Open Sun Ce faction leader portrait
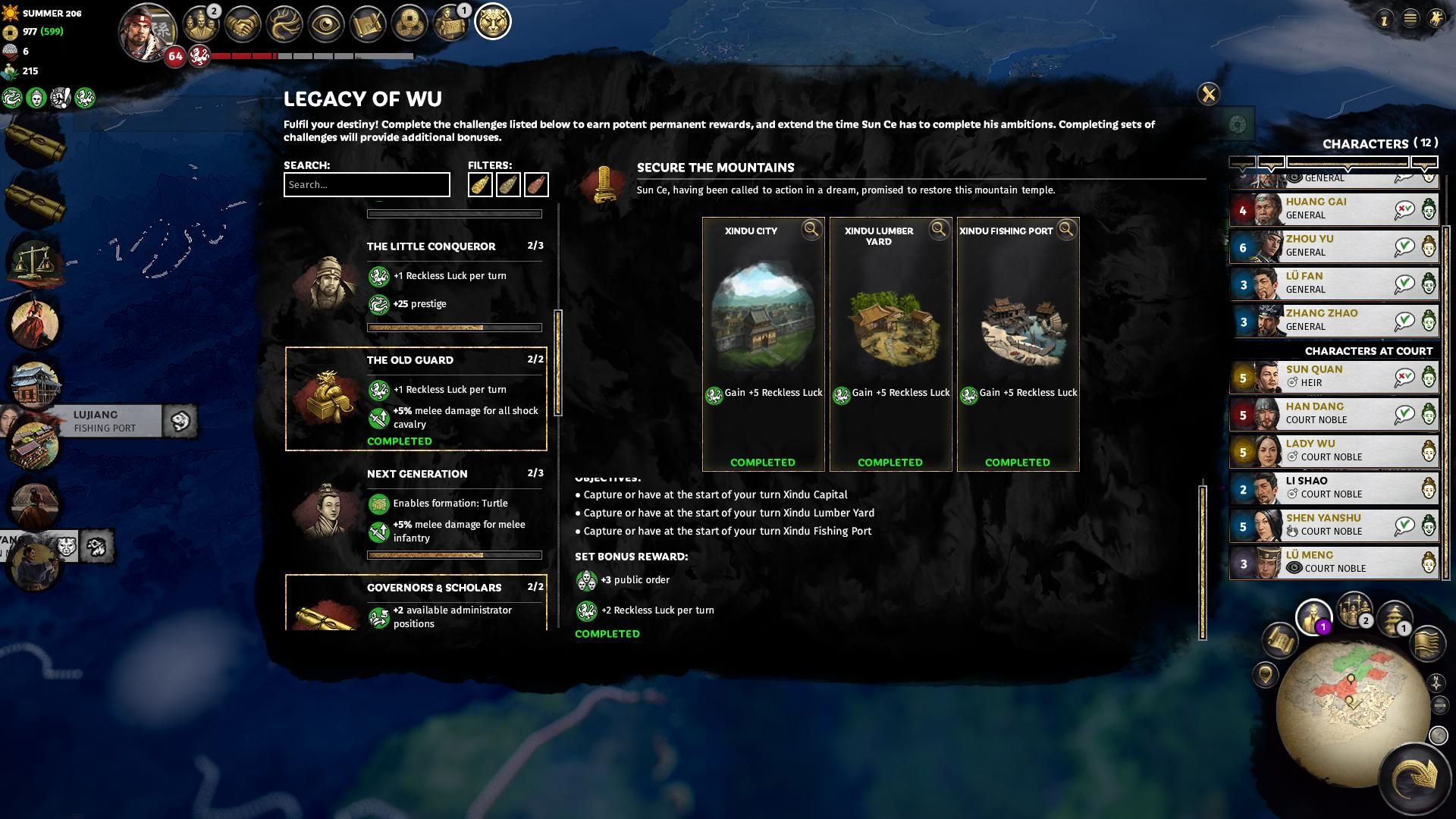This screenshot has height=819, width=1456. click(149, 30)
